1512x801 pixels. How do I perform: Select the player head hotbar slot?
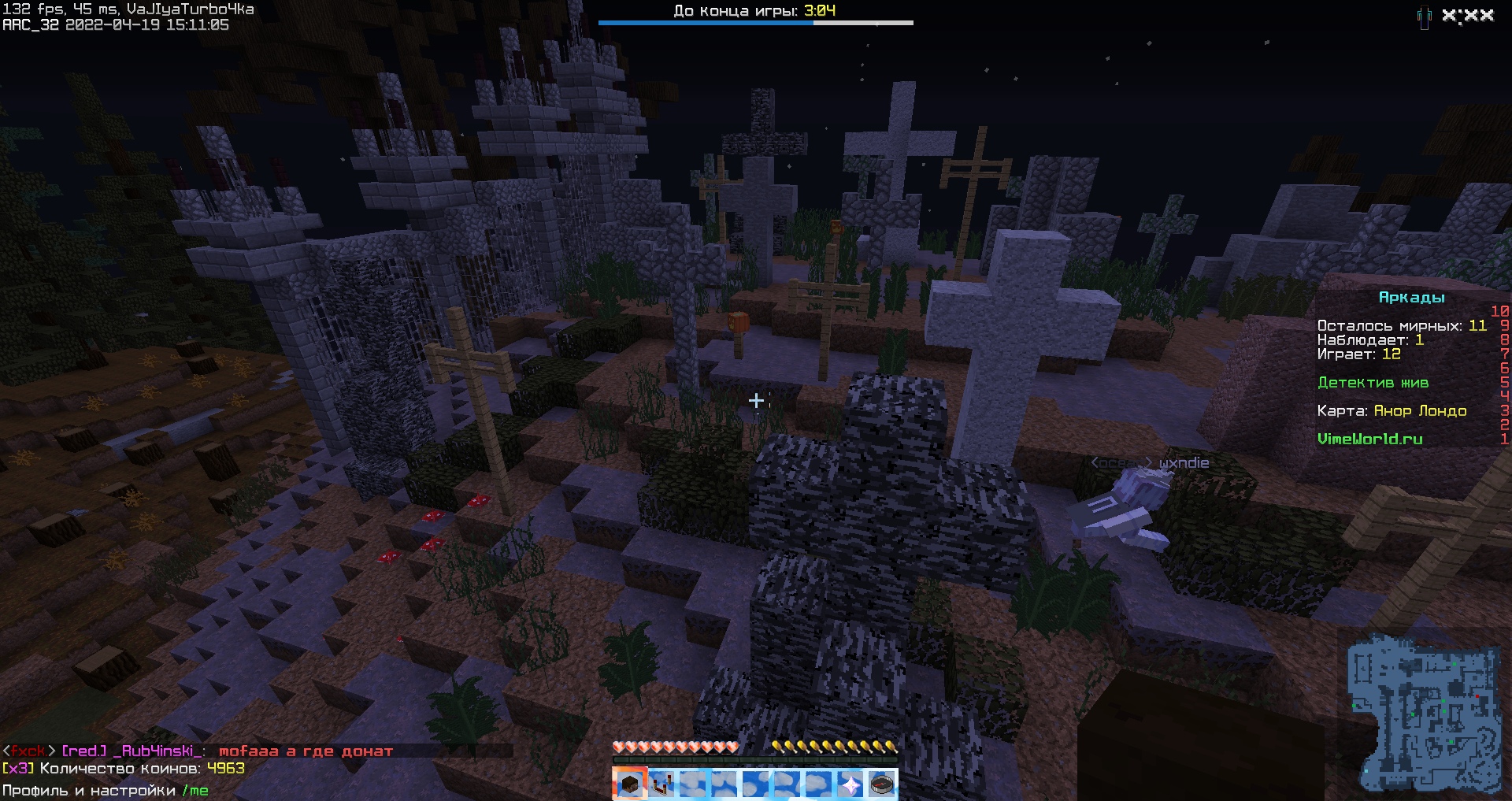click(629, 784)
